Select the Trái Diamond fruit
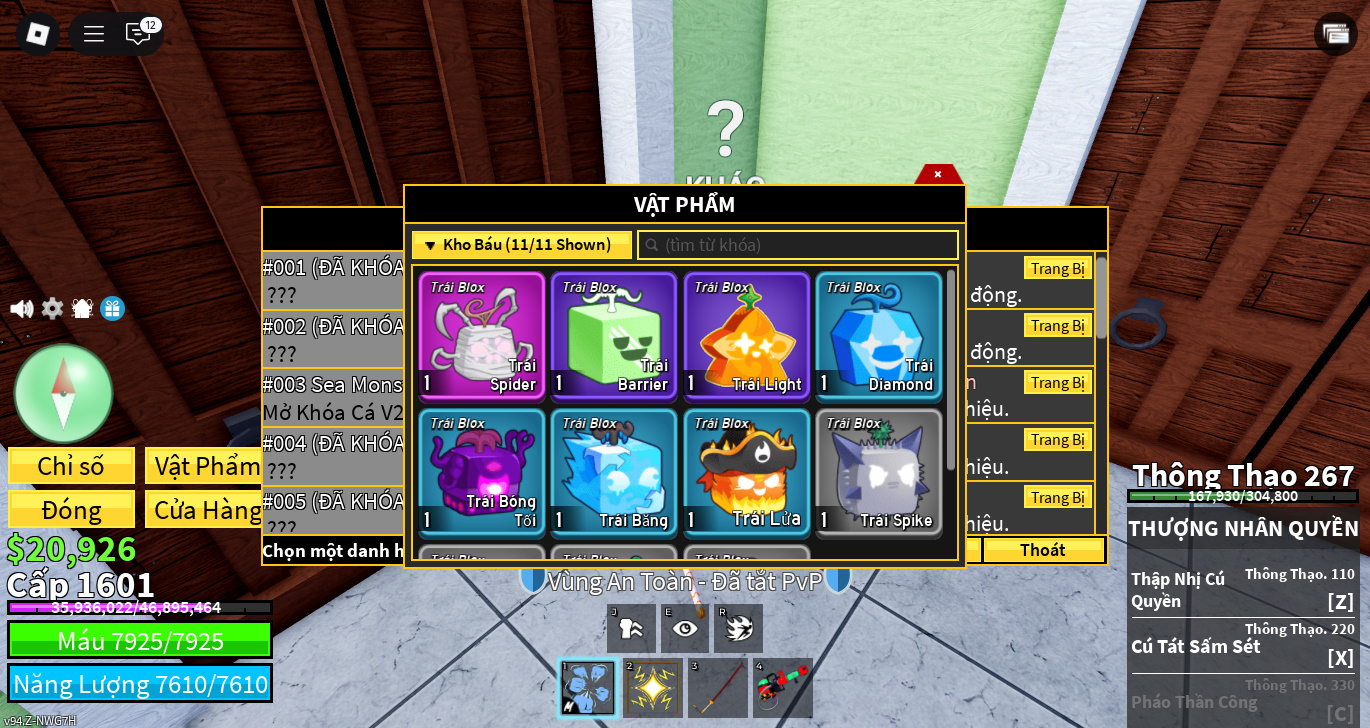 878,336
